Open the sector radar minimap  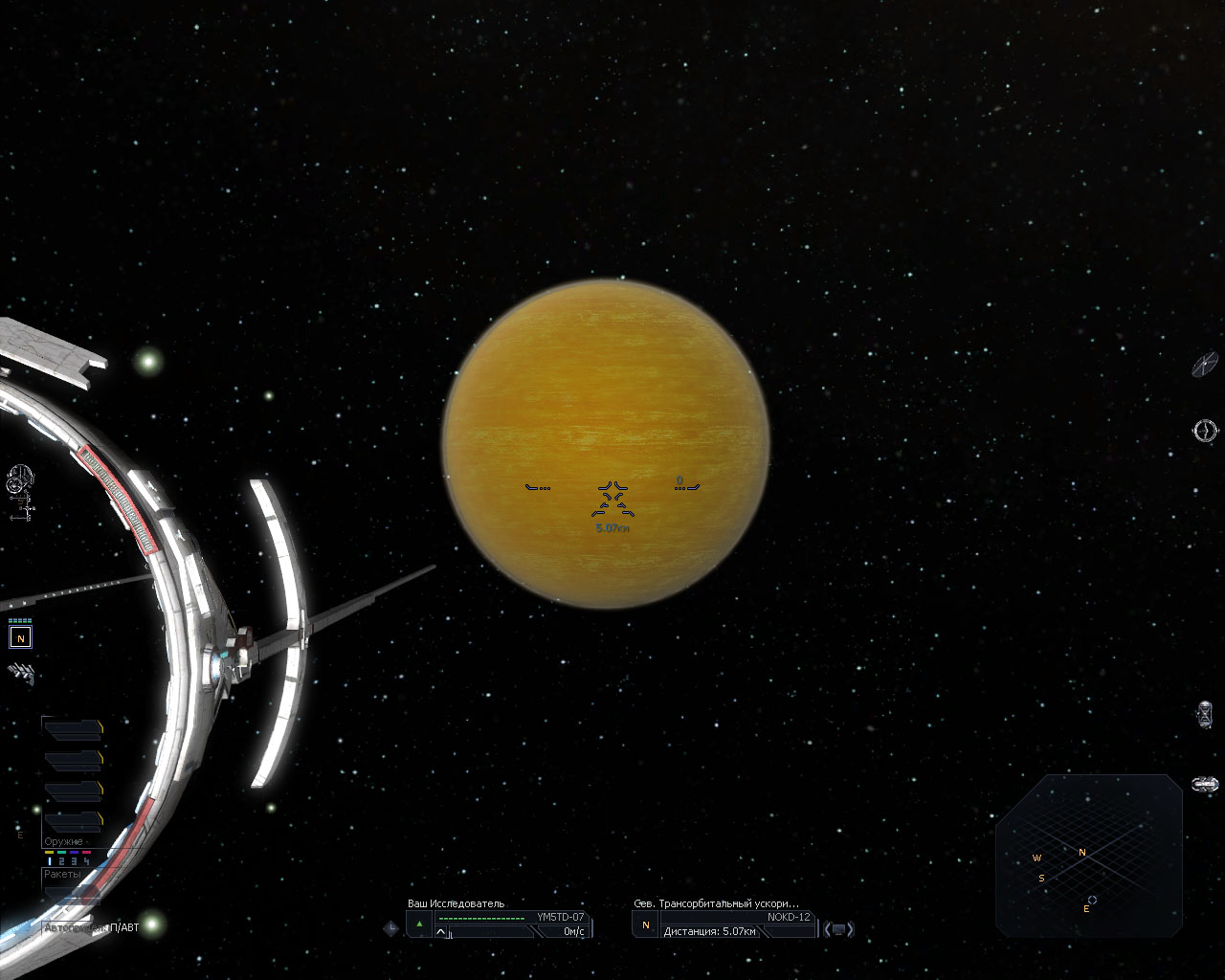(1089, 855)
